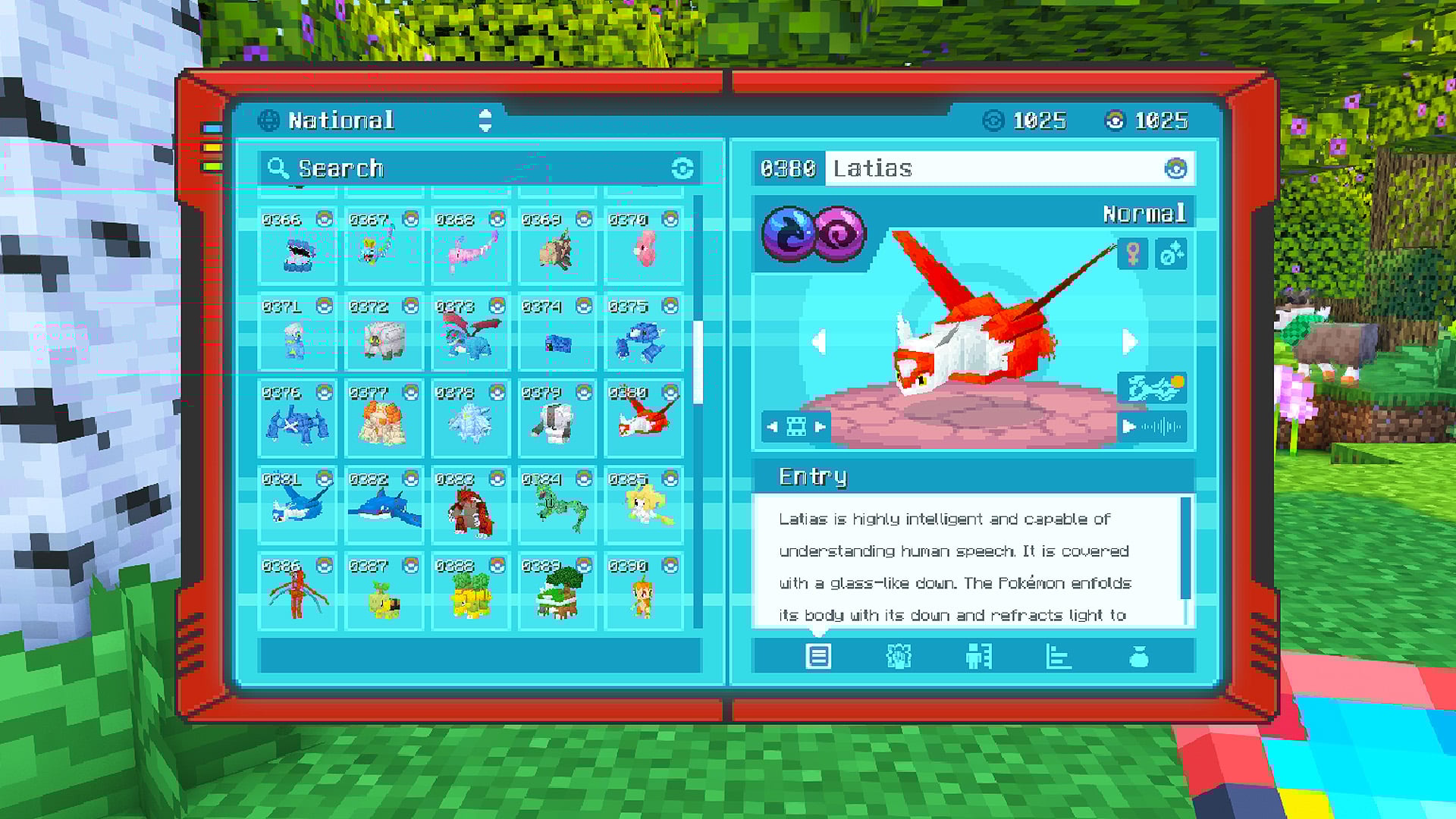1456x819 pixels.
Task: Toggle the shiny sparkle button
Action: click(1171, 254)
